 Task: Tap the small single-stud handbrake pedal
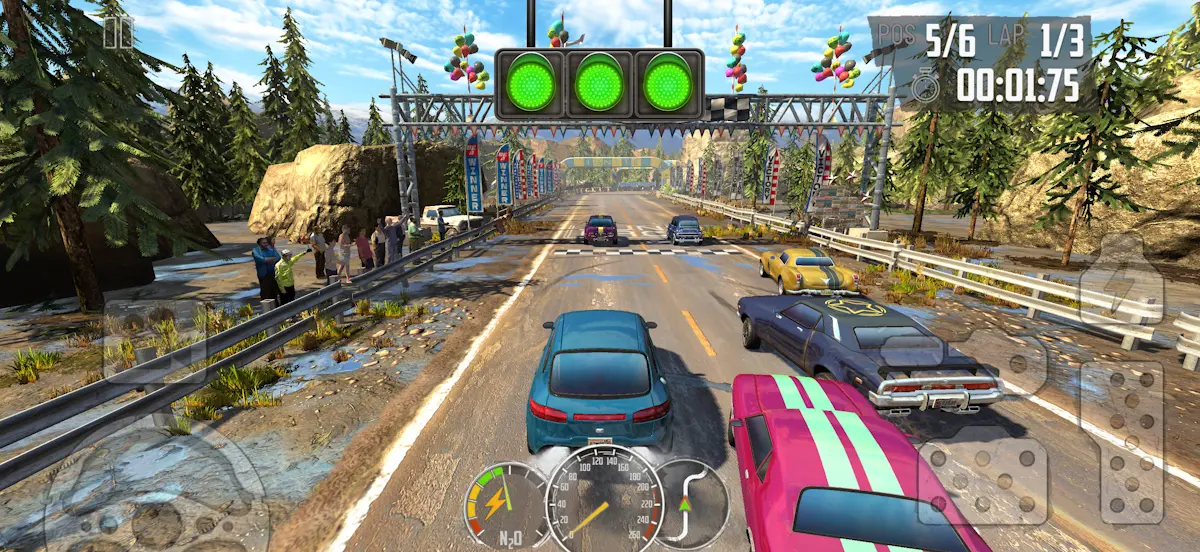(1016, 362)
